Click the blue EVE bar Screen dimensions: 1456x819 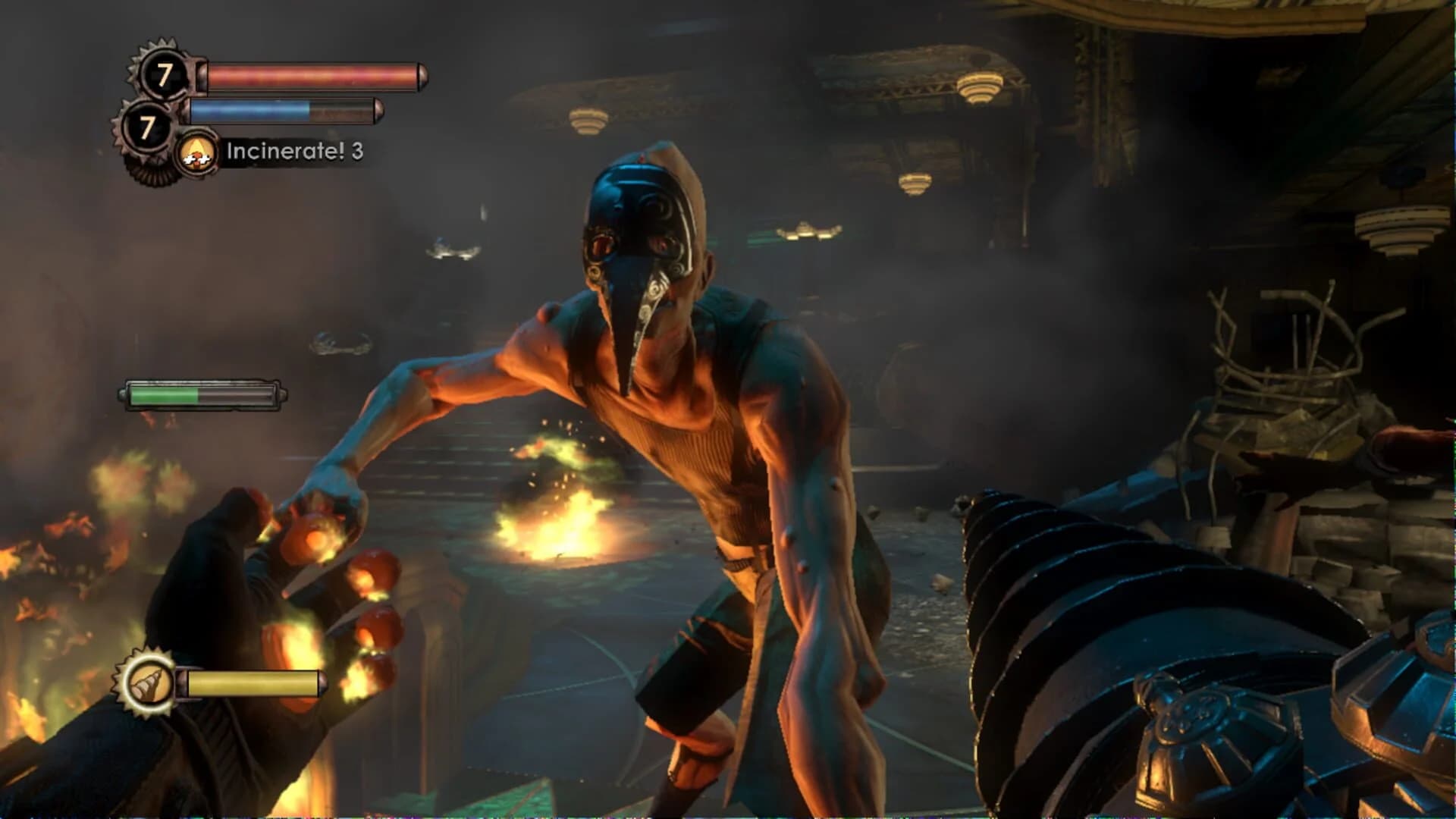coord(250,108)
